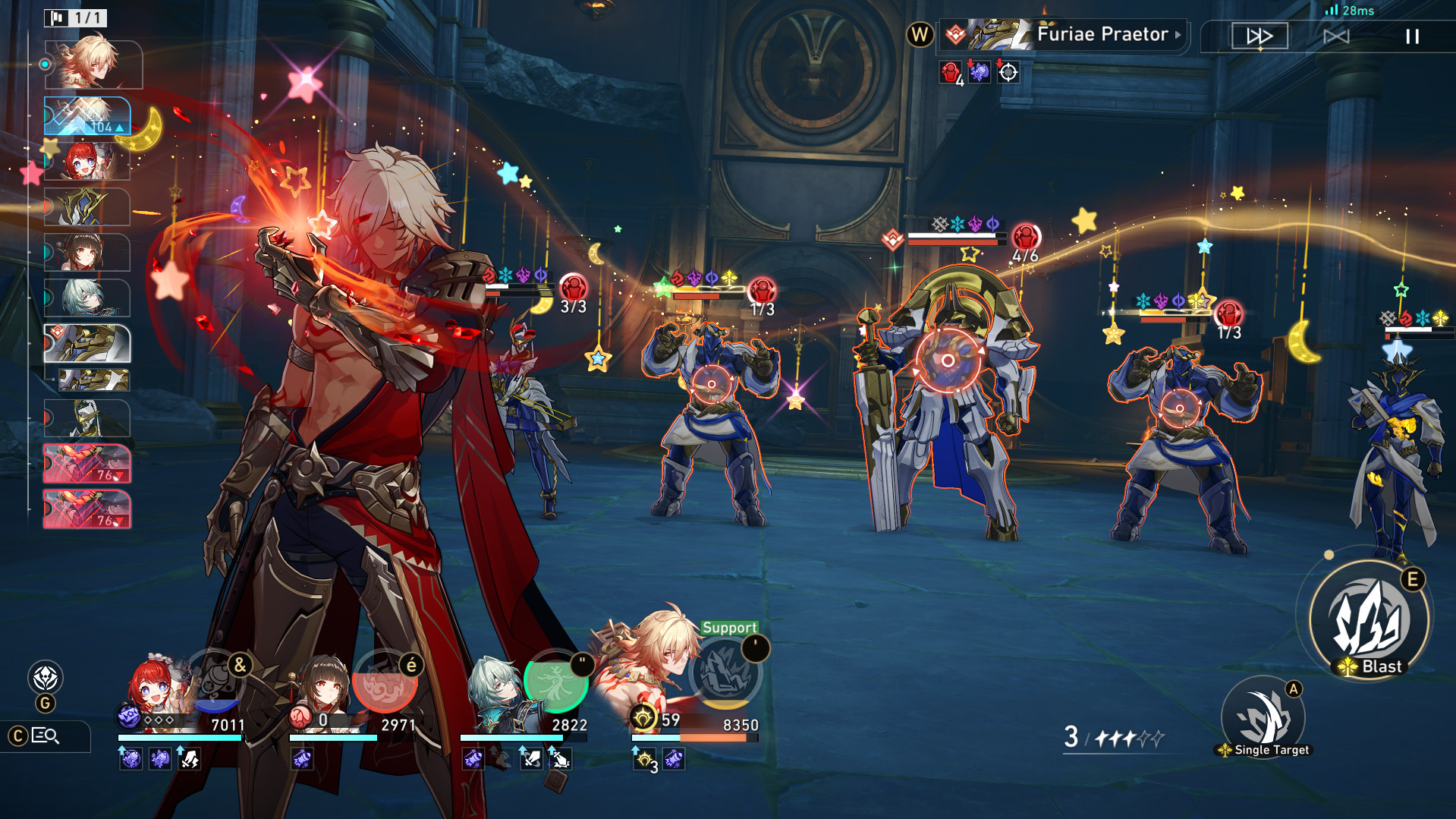This screenshot has height=819, width=1456.
Task: Activate the dark-haired character's red ultimate
Action: coord(385,681)
